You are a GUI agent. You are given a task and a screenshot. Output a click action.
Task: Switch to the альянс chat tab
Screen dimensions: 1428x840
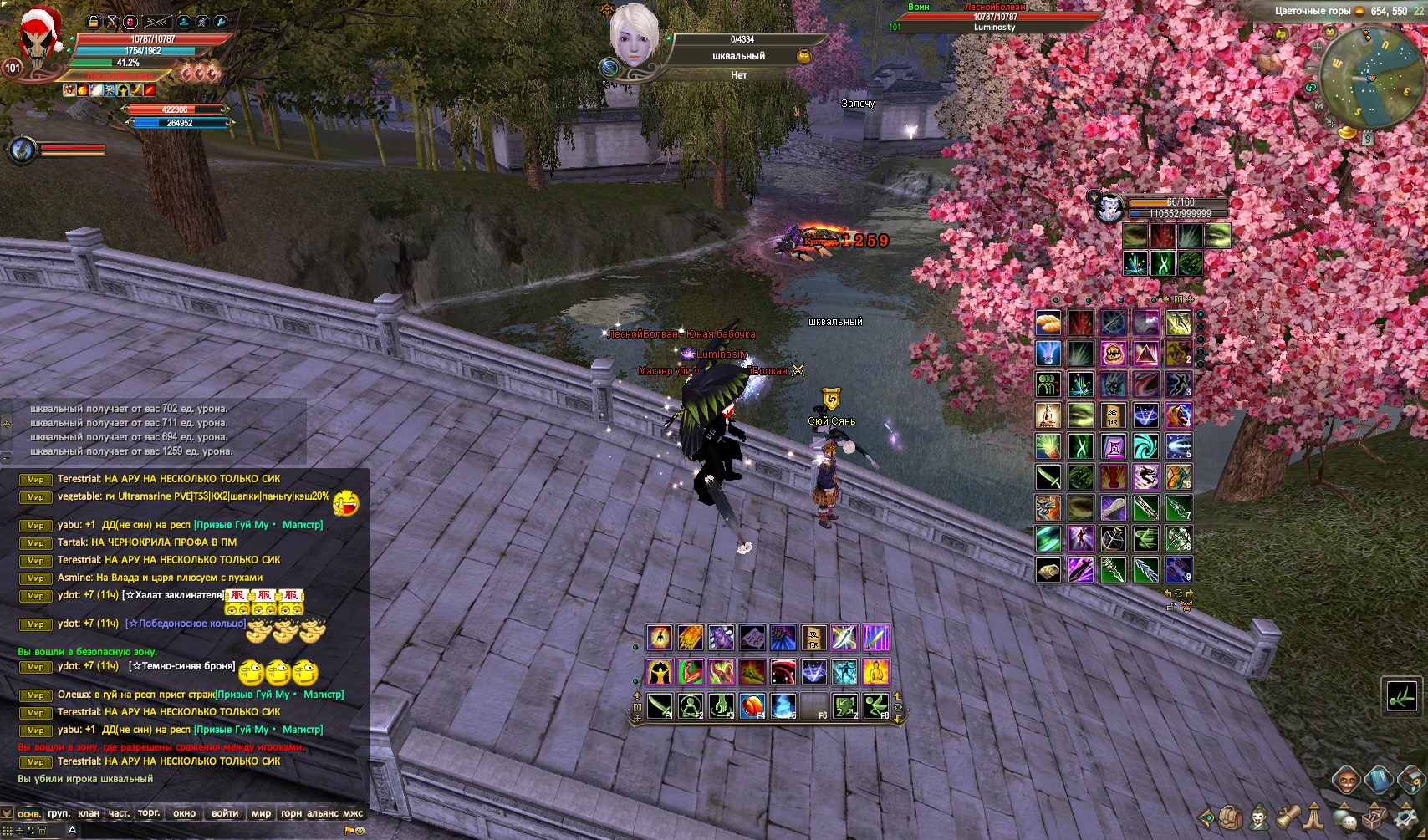[323, 813]
